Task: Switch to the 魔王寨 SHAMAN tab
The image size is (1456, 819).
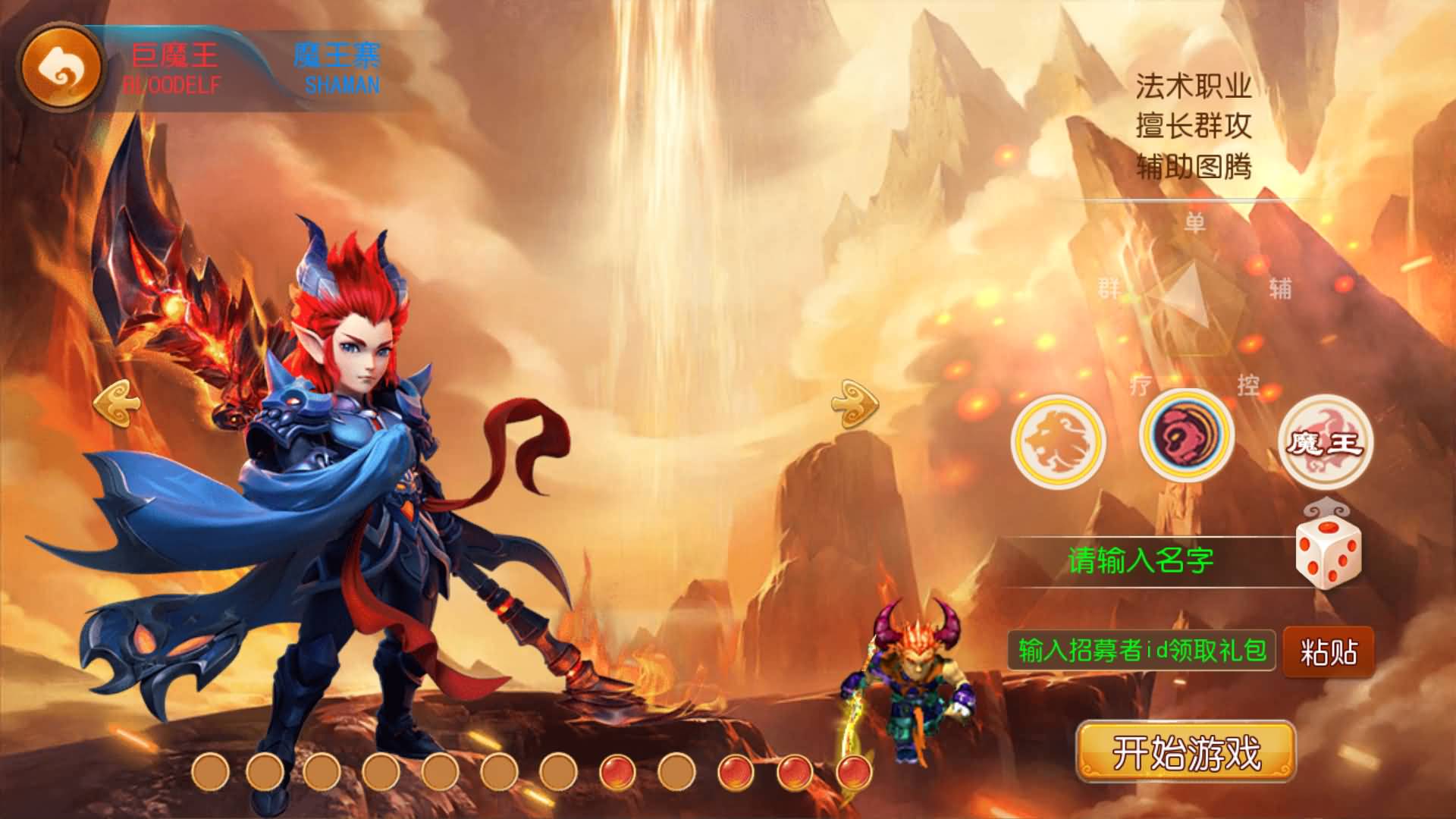Action: coord(340,64)
